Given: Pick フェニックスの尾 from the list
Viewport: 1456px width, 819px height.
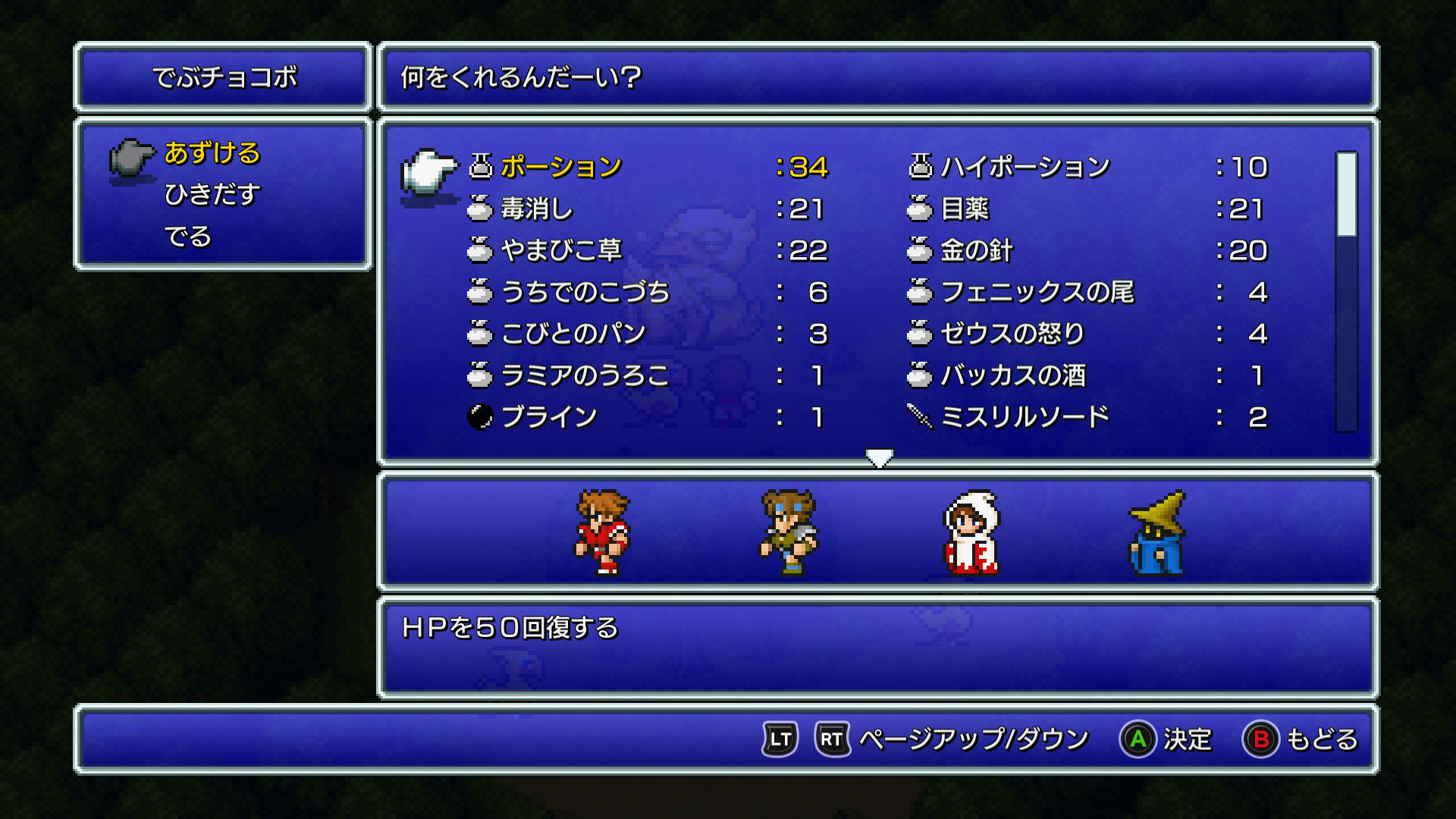Looking at the screenshot, I should [1037, 292].
